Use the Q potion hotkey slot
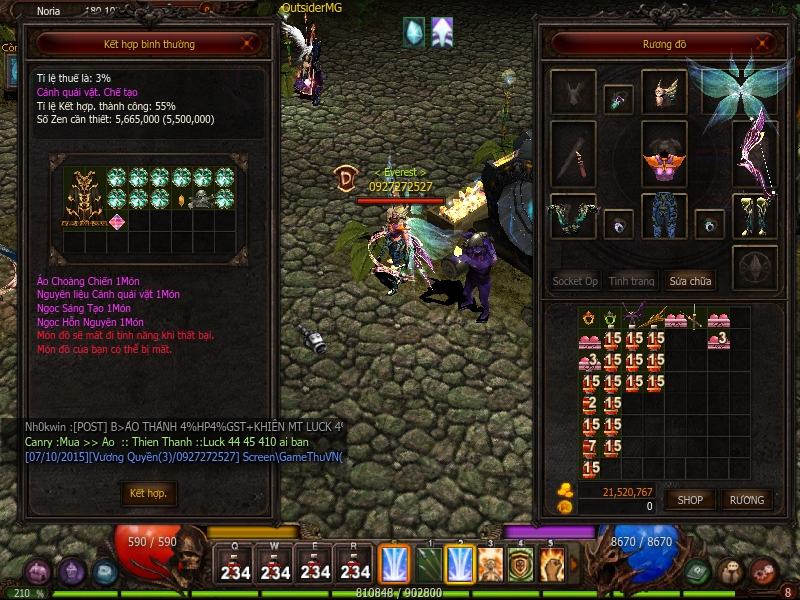 click(235, 565)
